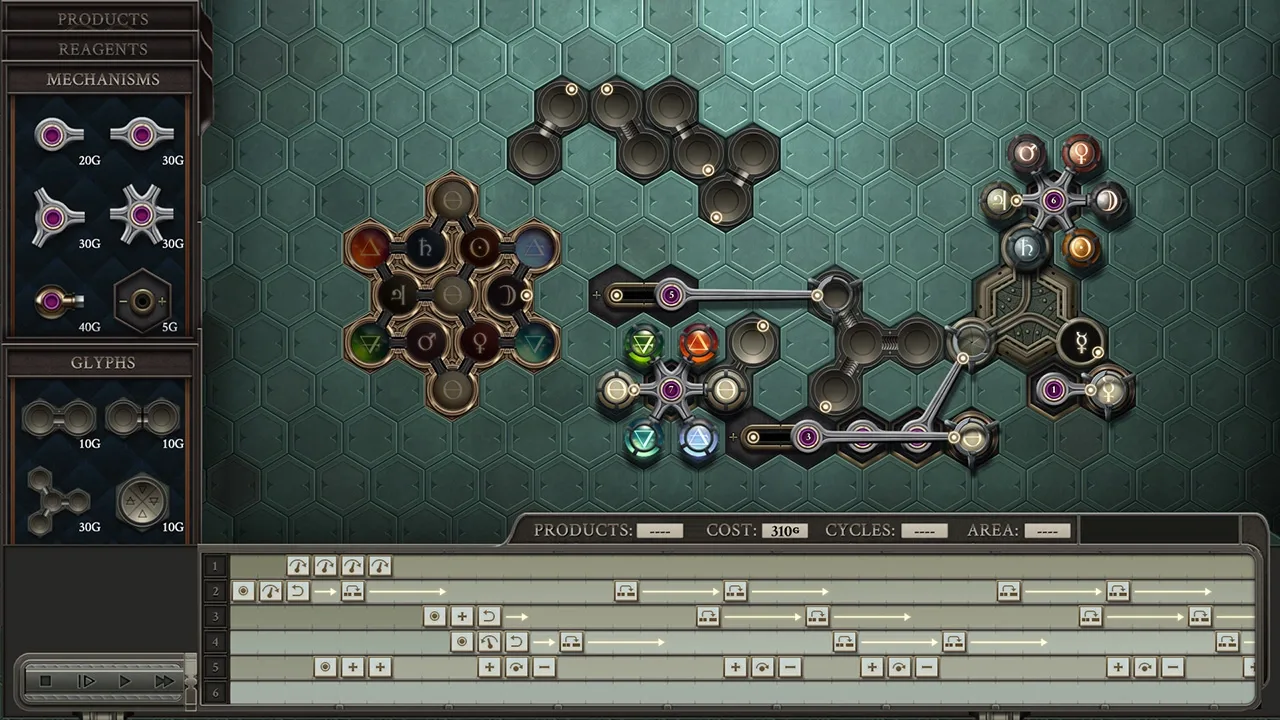Image resolution: width=1280 pixels, height=720 pixels.
Task: Select the 40G piston arm
Action: coord(57,300)
